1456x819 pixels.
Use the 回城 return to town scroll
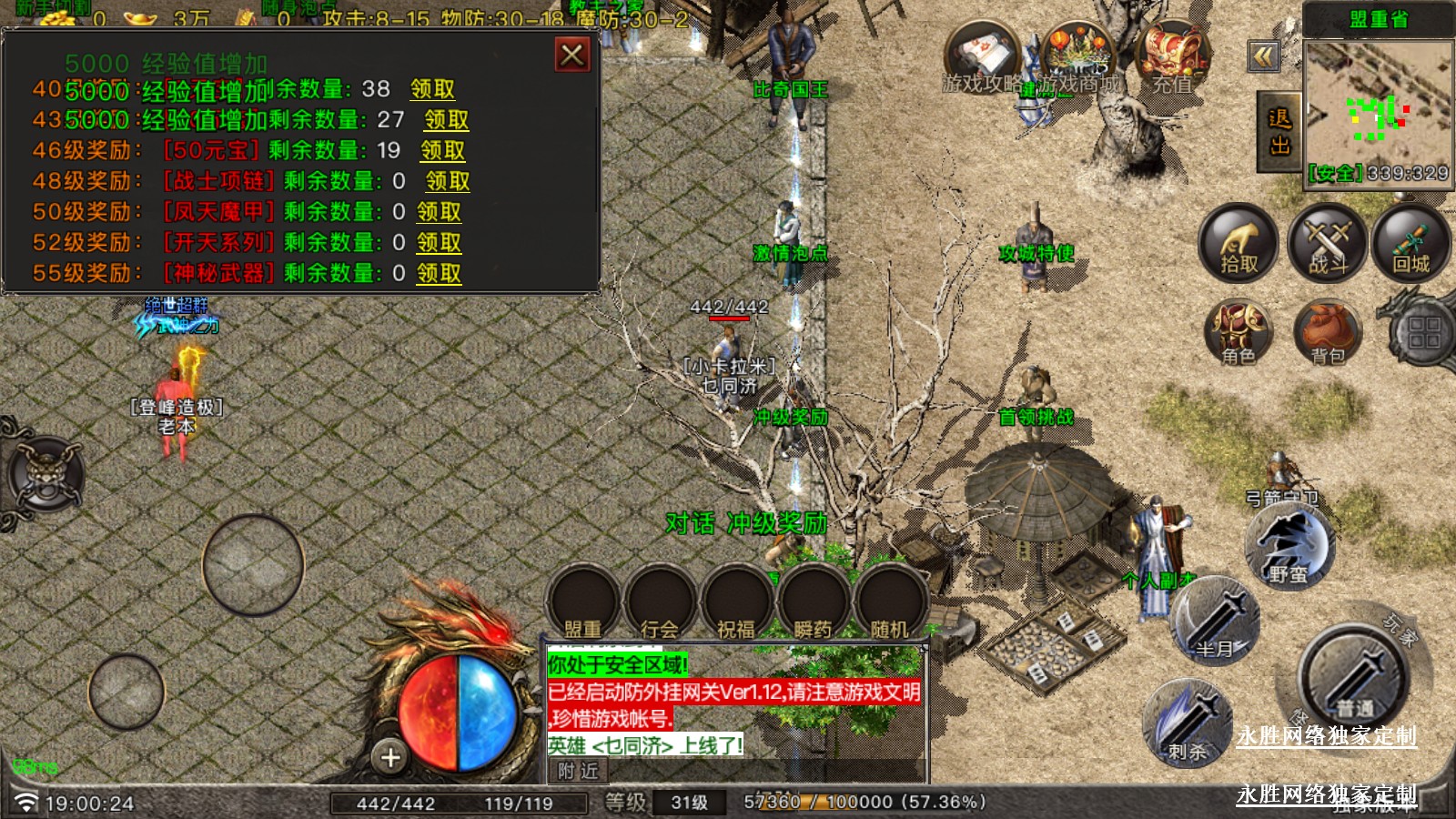coord(1410,243)
